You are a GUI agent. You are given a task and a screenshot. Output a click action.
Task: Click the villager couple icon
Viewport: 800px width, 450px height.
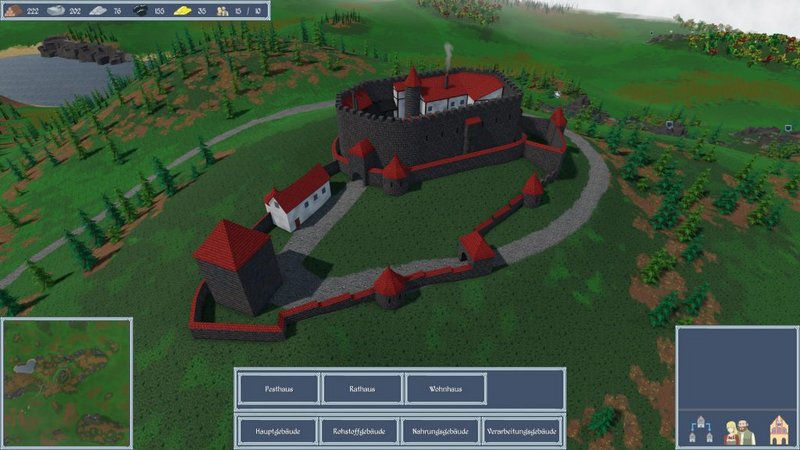tap(738, 430)
